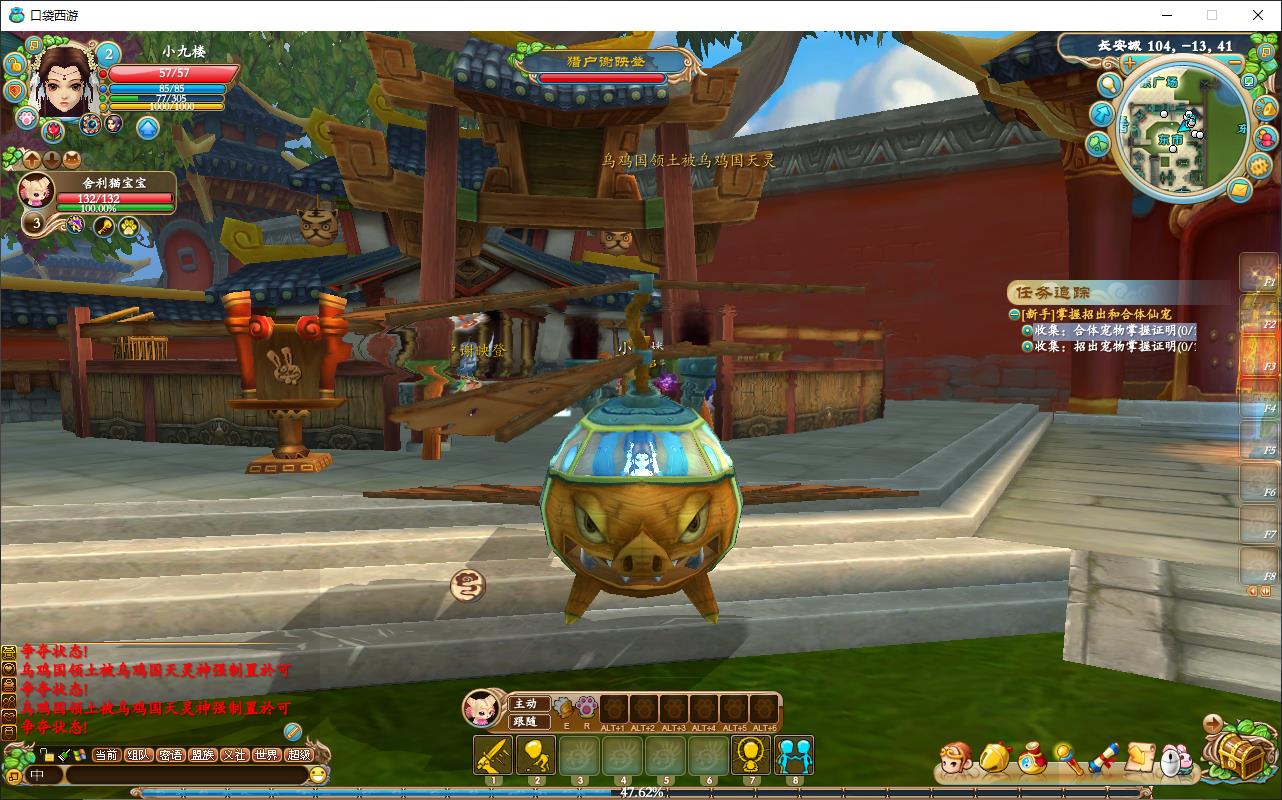Select the 合利猫宝宝 pet portrait
This screenshot has height=800, width=1282.
pyautogui.click(x=37, y=191)
